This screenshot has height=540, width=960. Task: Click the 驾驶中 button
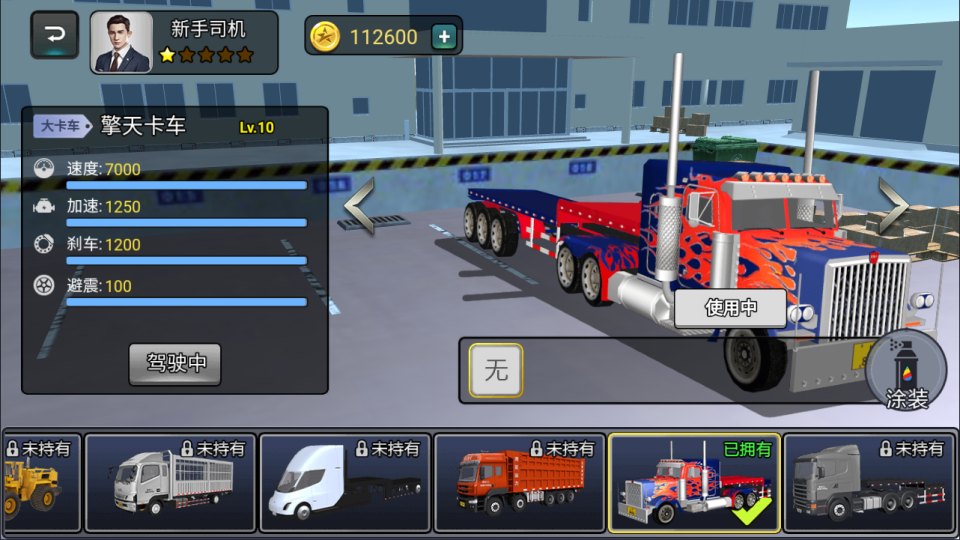[x=175, y=363]
